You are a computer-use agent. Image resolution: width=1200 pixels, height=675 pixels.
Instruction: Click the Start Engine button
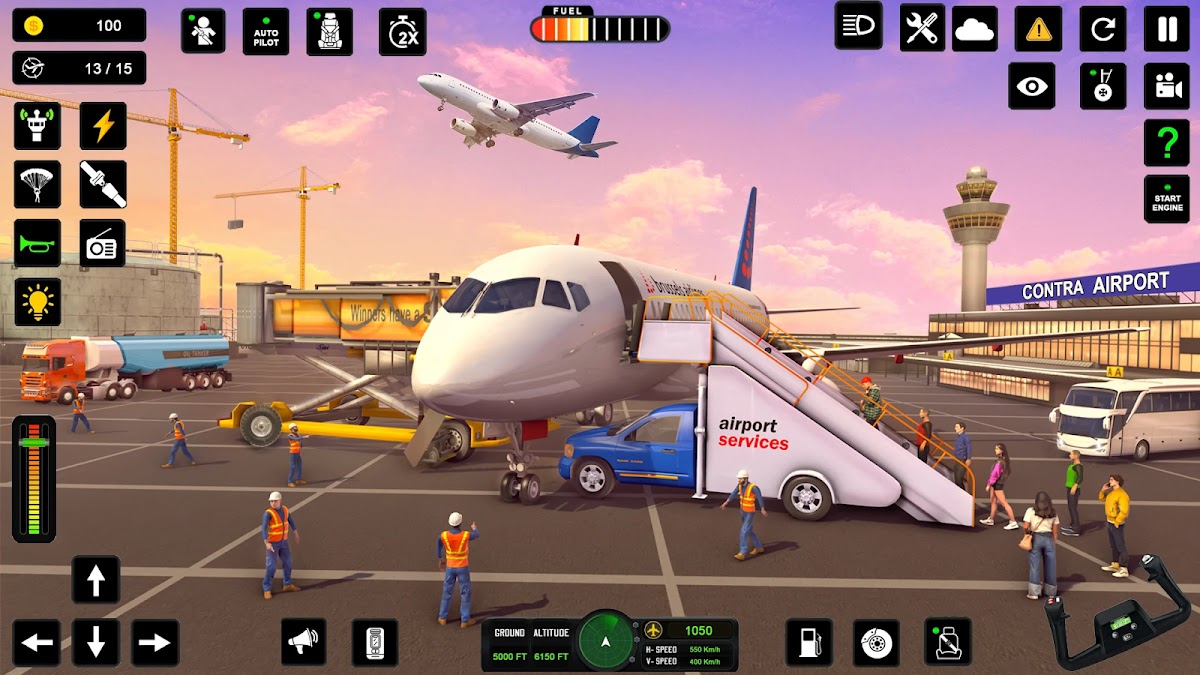1167,199
